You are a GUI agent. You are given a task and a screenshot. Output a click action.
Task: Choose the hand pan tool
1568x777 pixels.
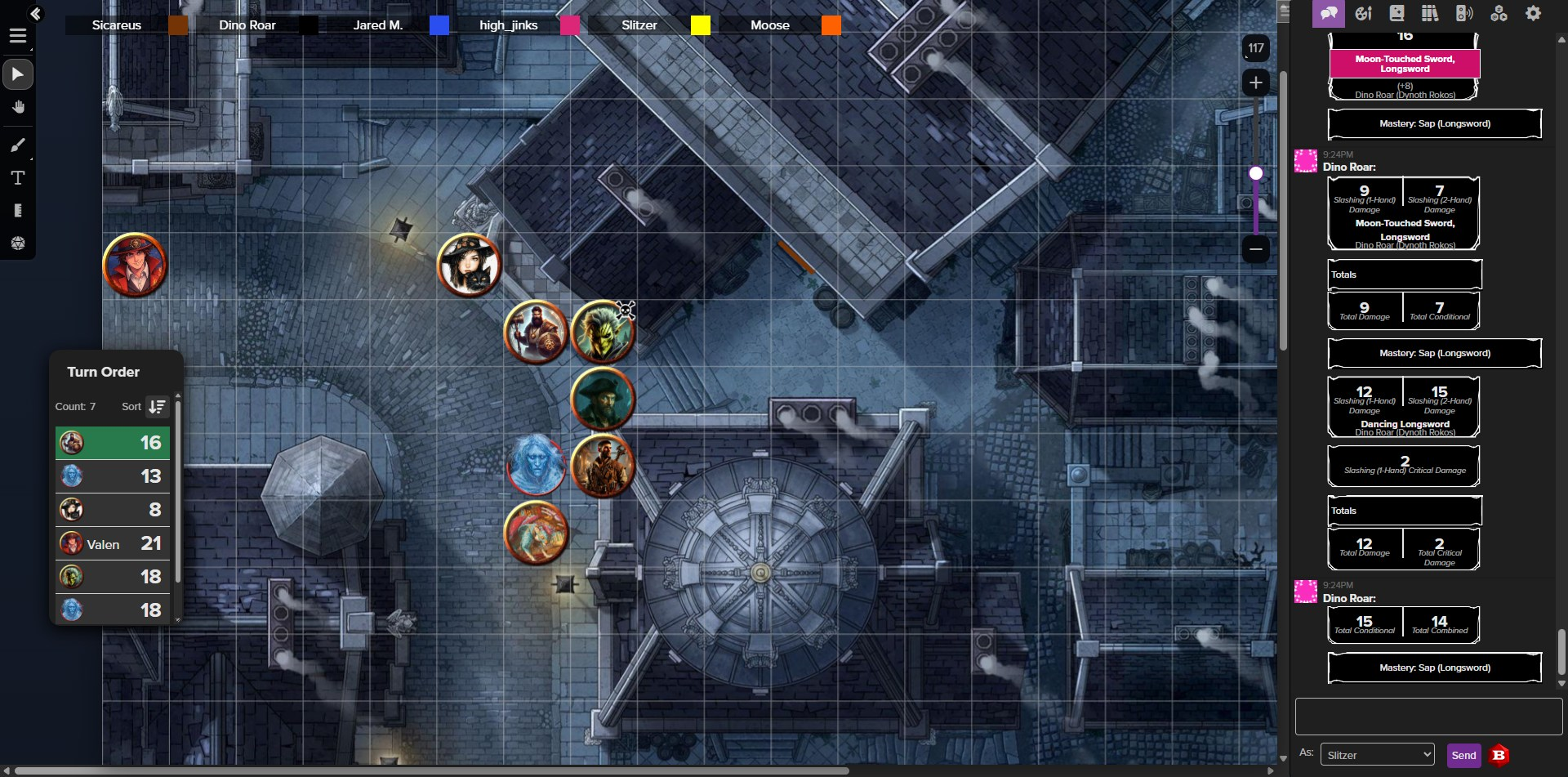18,108
